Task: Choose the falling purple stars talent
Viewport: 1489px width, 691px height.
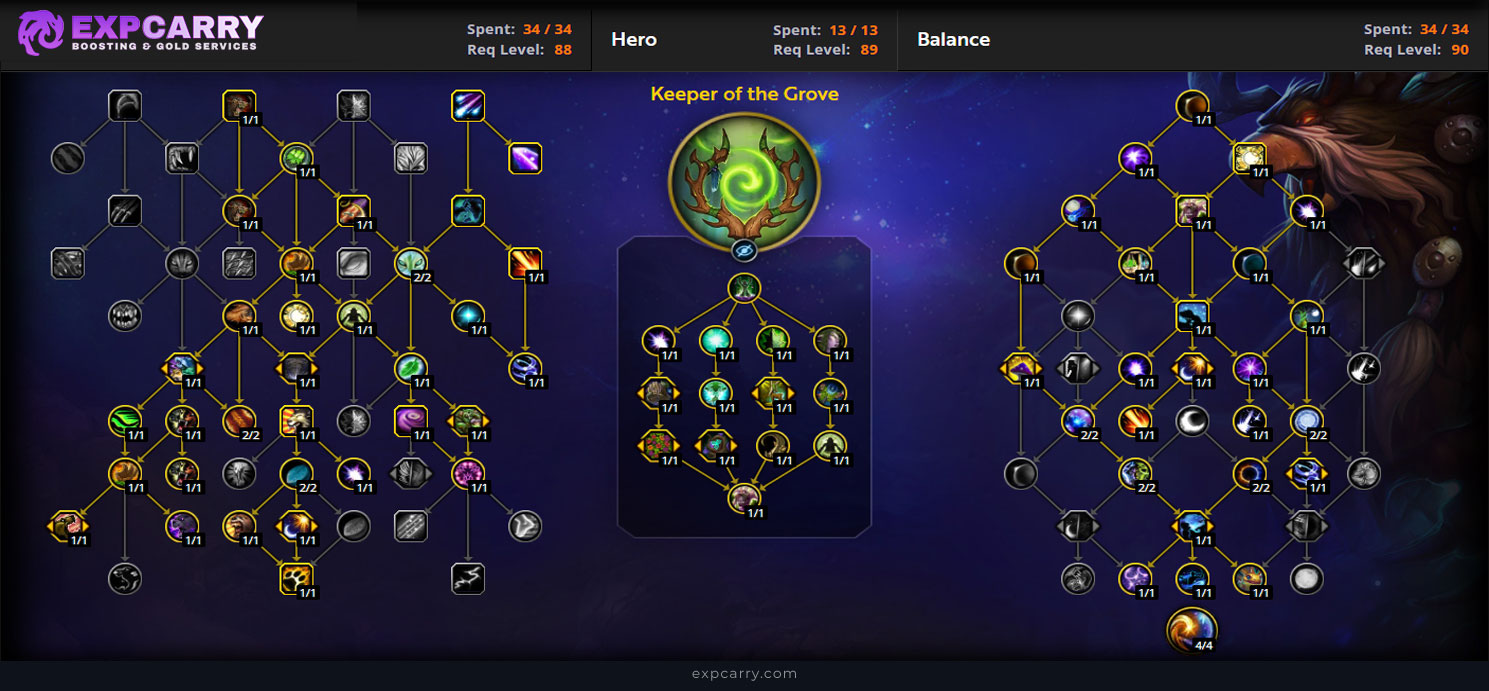Action: click(x=468, y=105)
